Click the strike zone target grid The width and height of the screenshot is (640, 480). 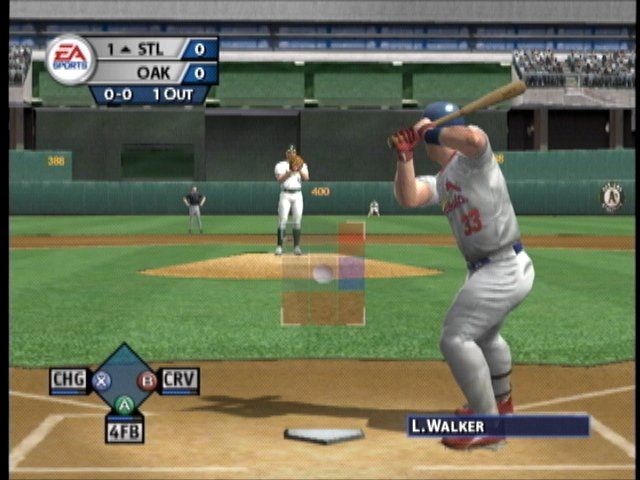(x=323, y=274)
